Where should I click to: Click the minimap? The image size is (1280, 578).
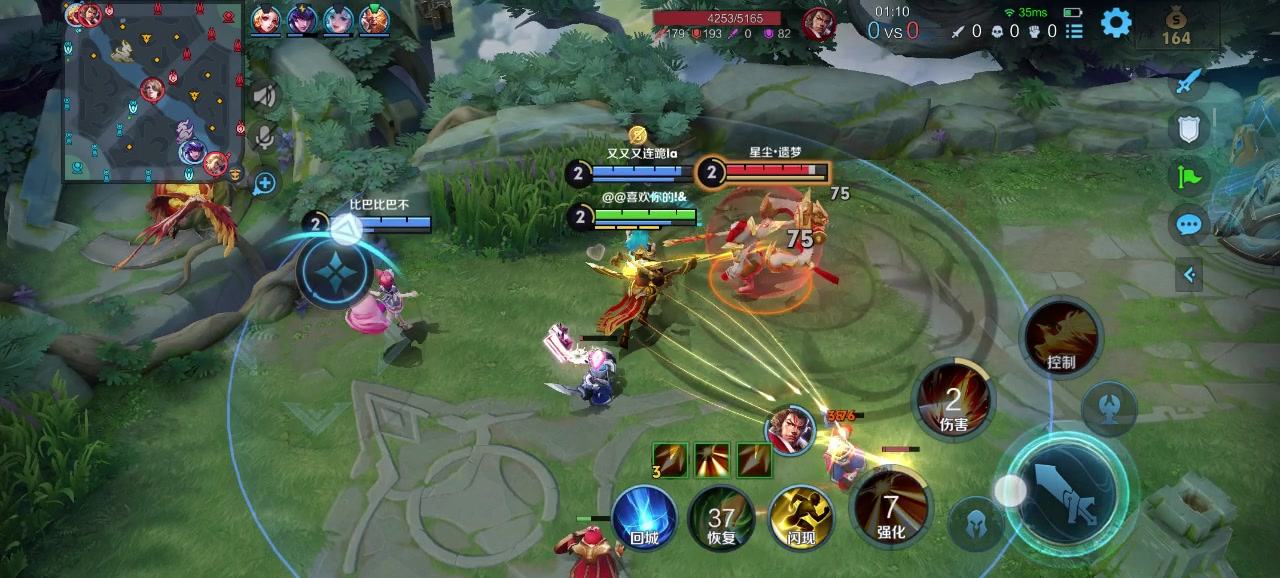tap(154, 92)
